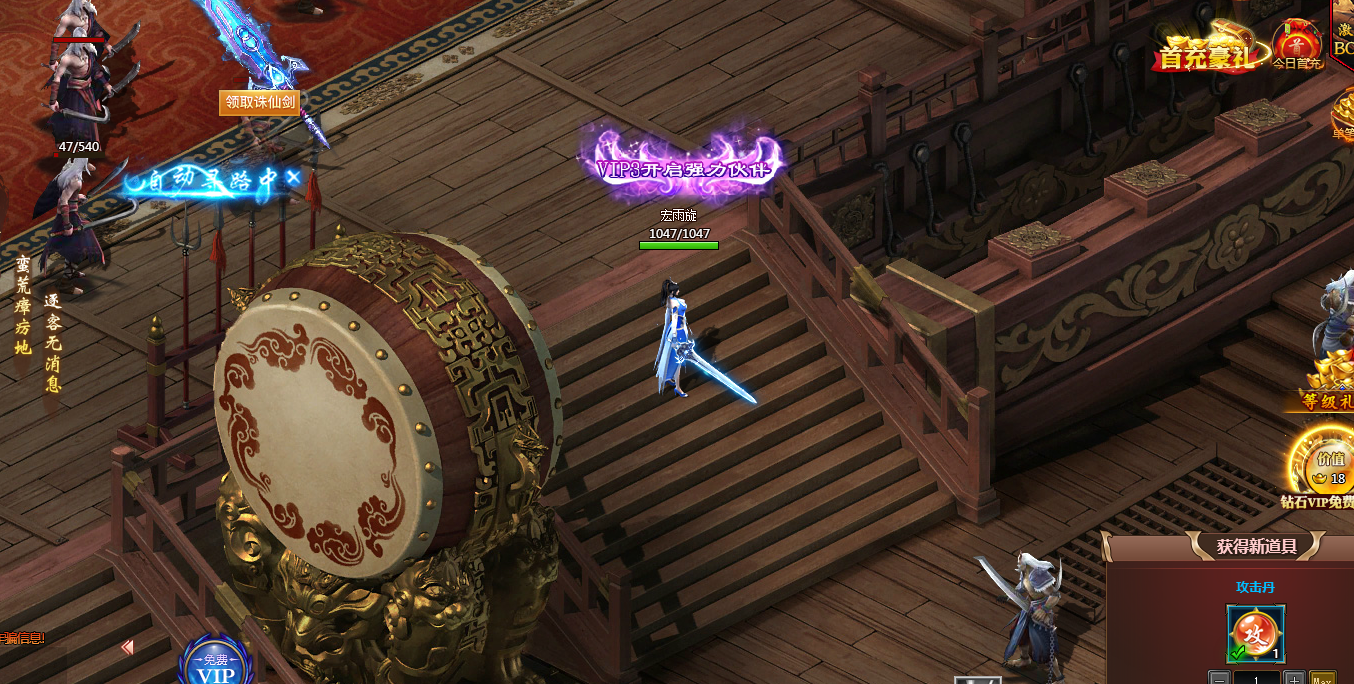
Task: Decrease item quantity with minus button
Action: 1219,678
